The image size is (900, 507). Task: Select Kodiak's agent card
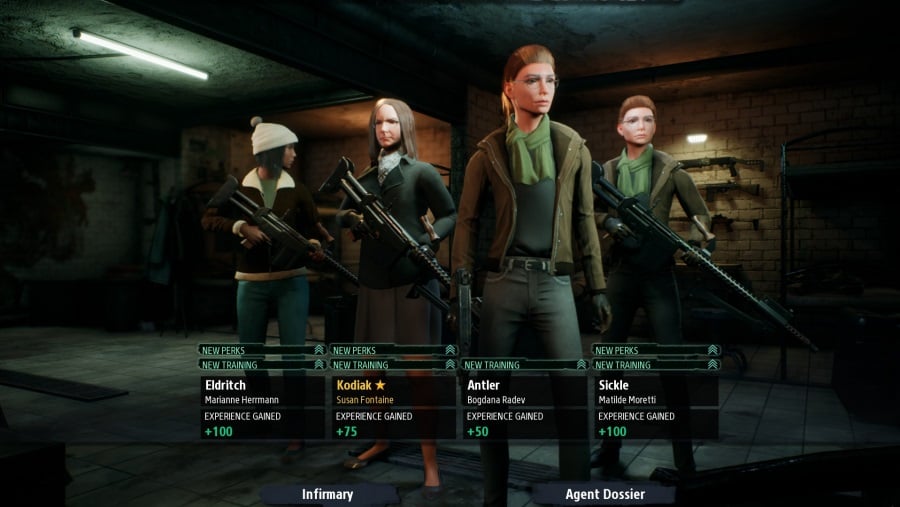point(393,406)
